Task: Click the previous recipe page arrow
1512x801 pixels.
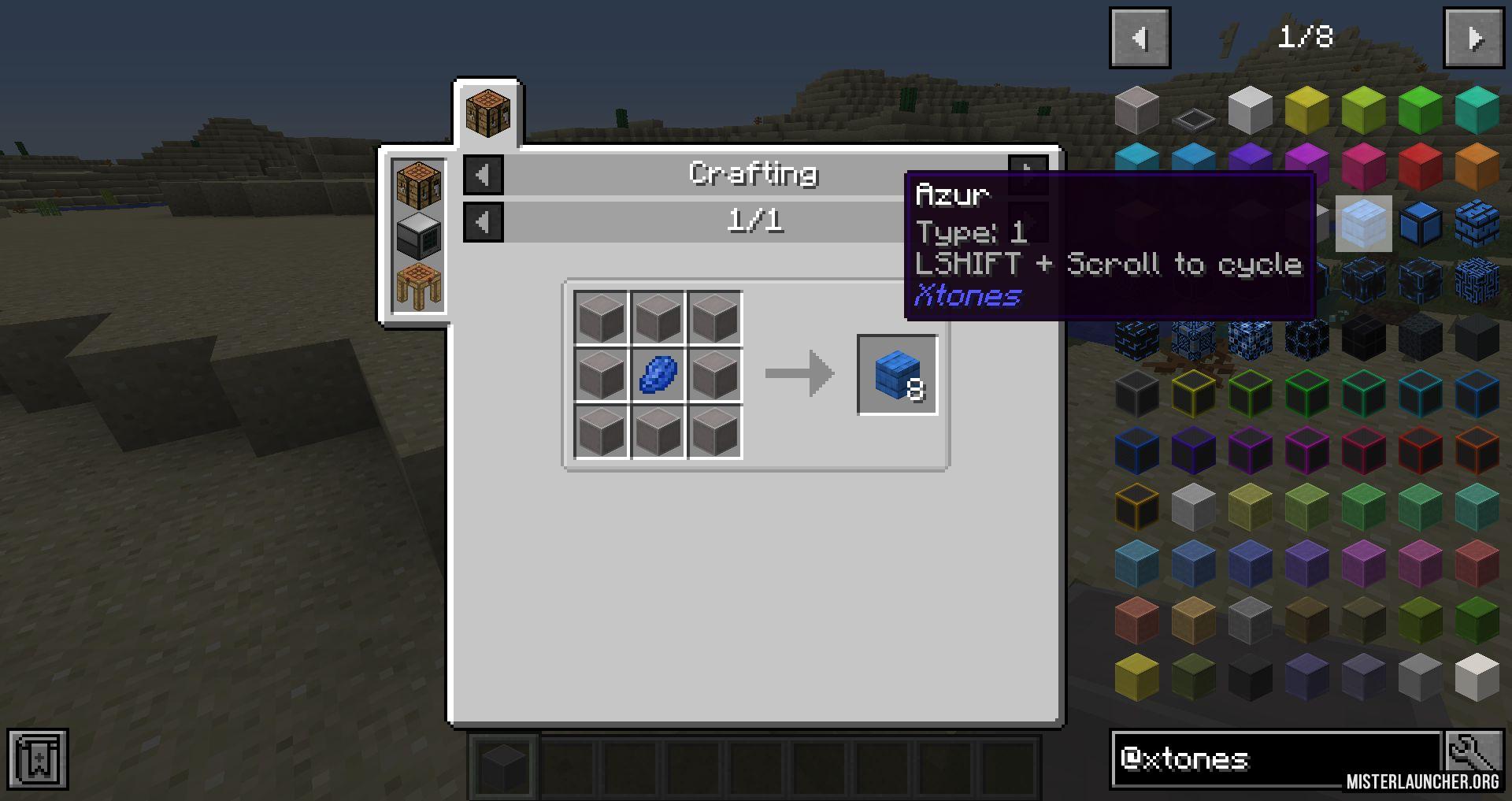Action: point(483,222)
